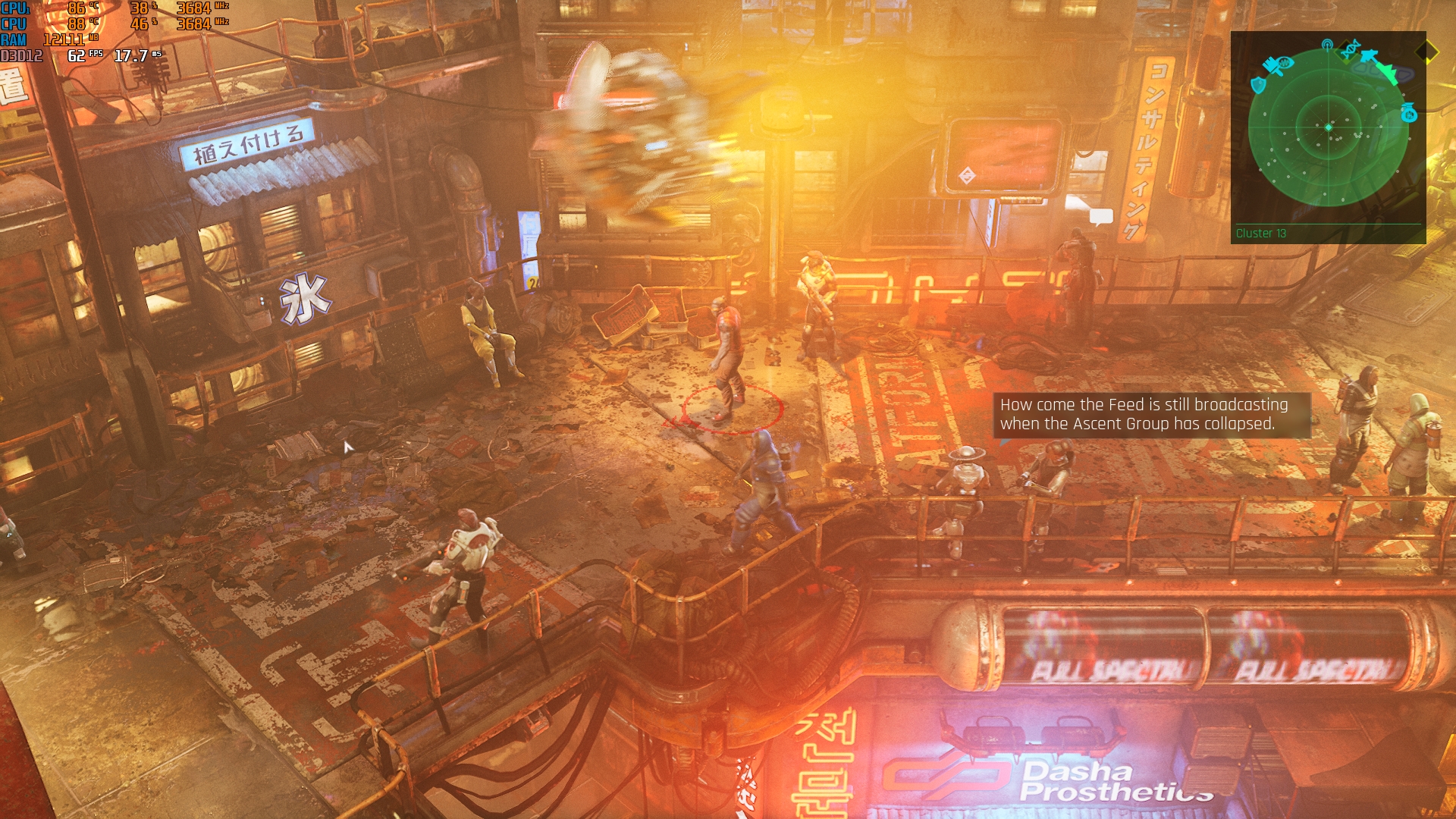Click the yellow diamond objective marker
This screenshot has width=1456, height=819.
[x=1426, y=52]
